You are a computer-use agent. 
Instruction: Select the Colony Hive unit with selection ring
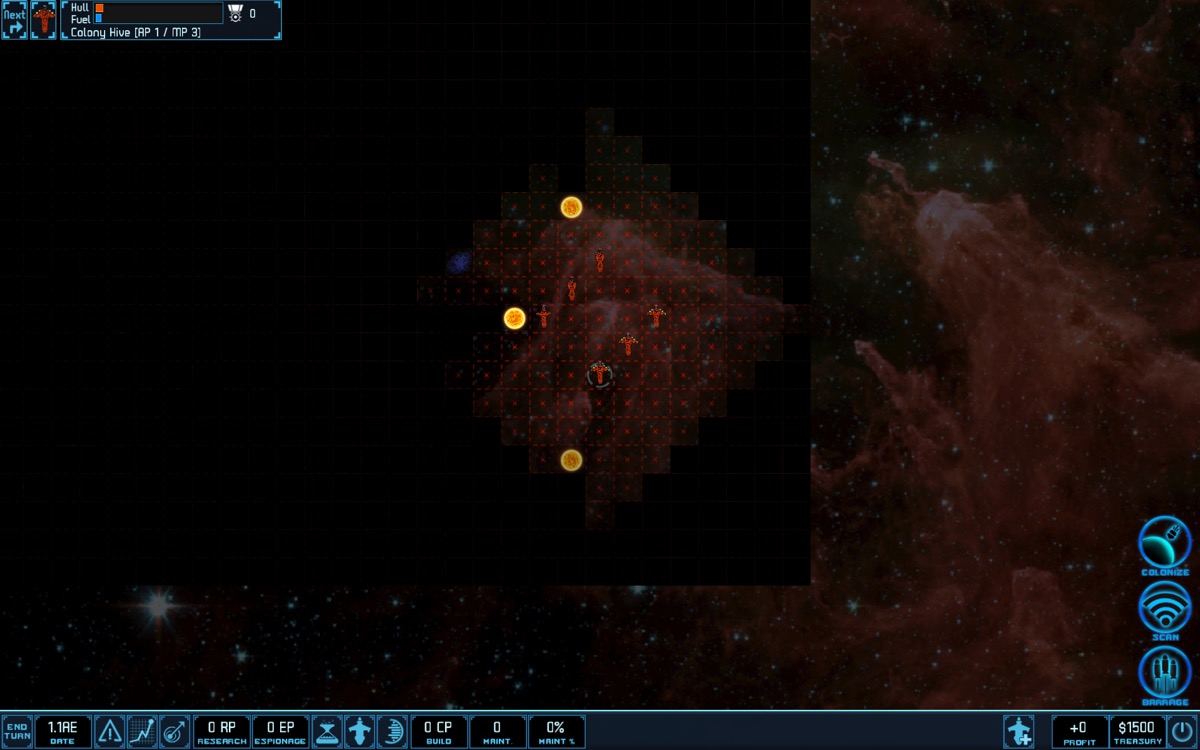click(599, 375)
